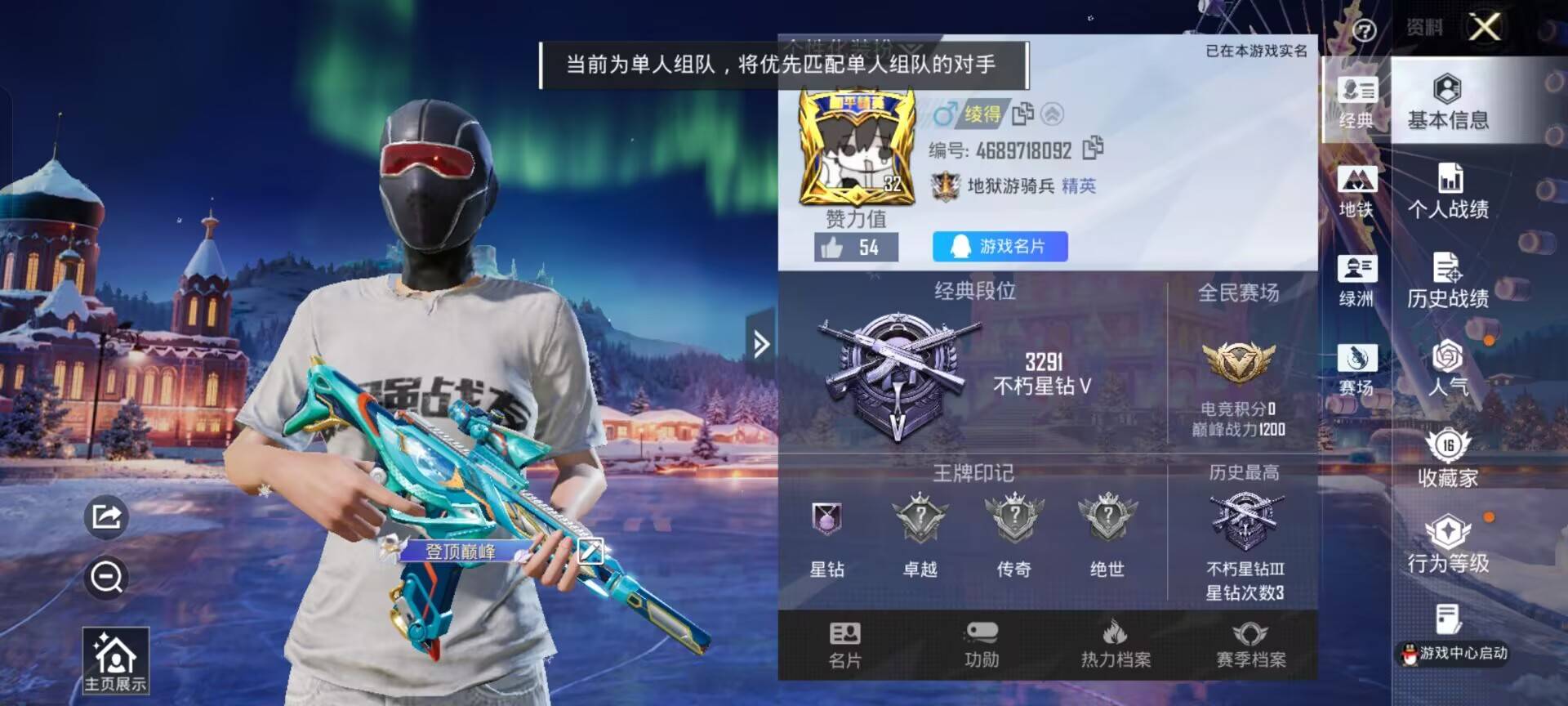Collapse the profile panel with the chevron arrow
1568x706 pixels.
click(759, 343)
